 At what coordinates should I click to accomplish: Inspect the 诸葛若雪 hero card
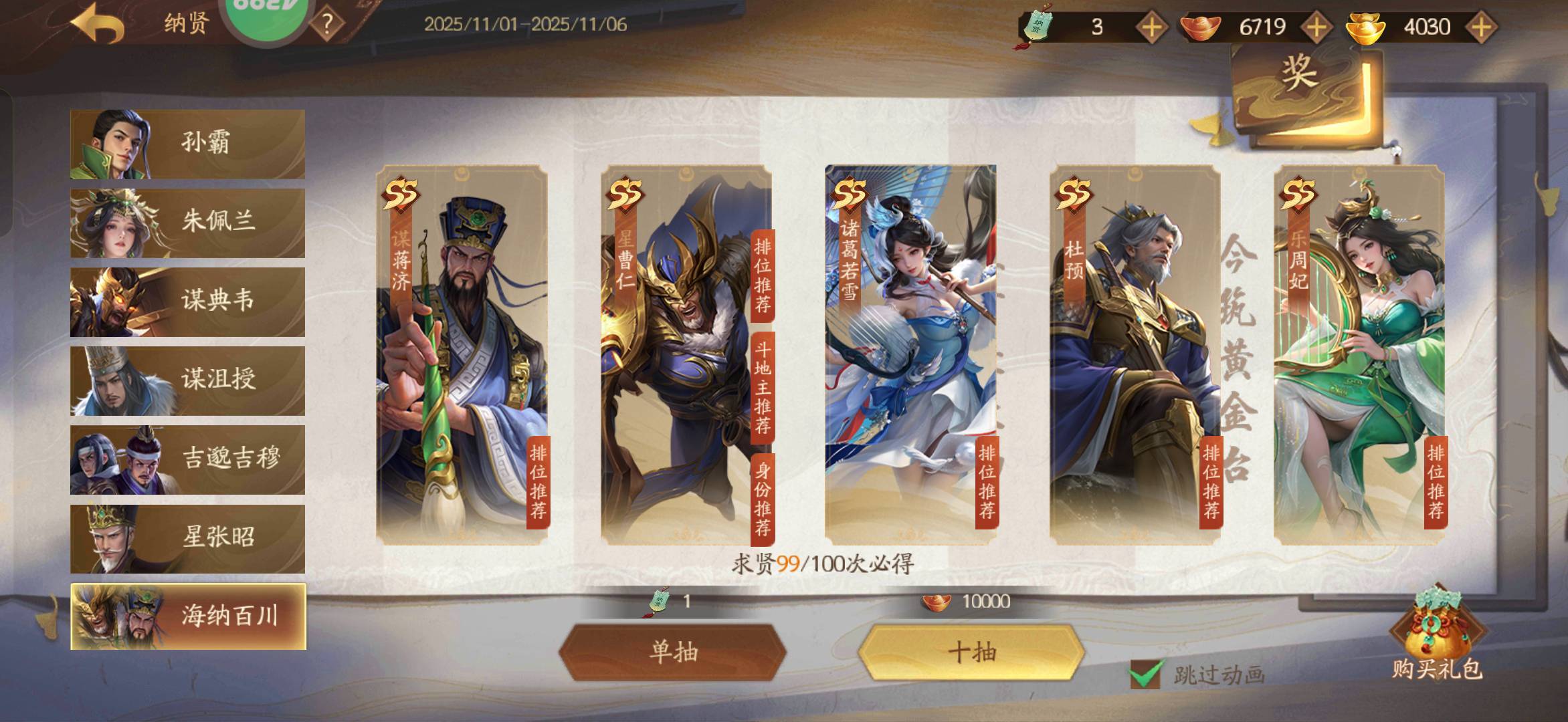pos(910,354)
